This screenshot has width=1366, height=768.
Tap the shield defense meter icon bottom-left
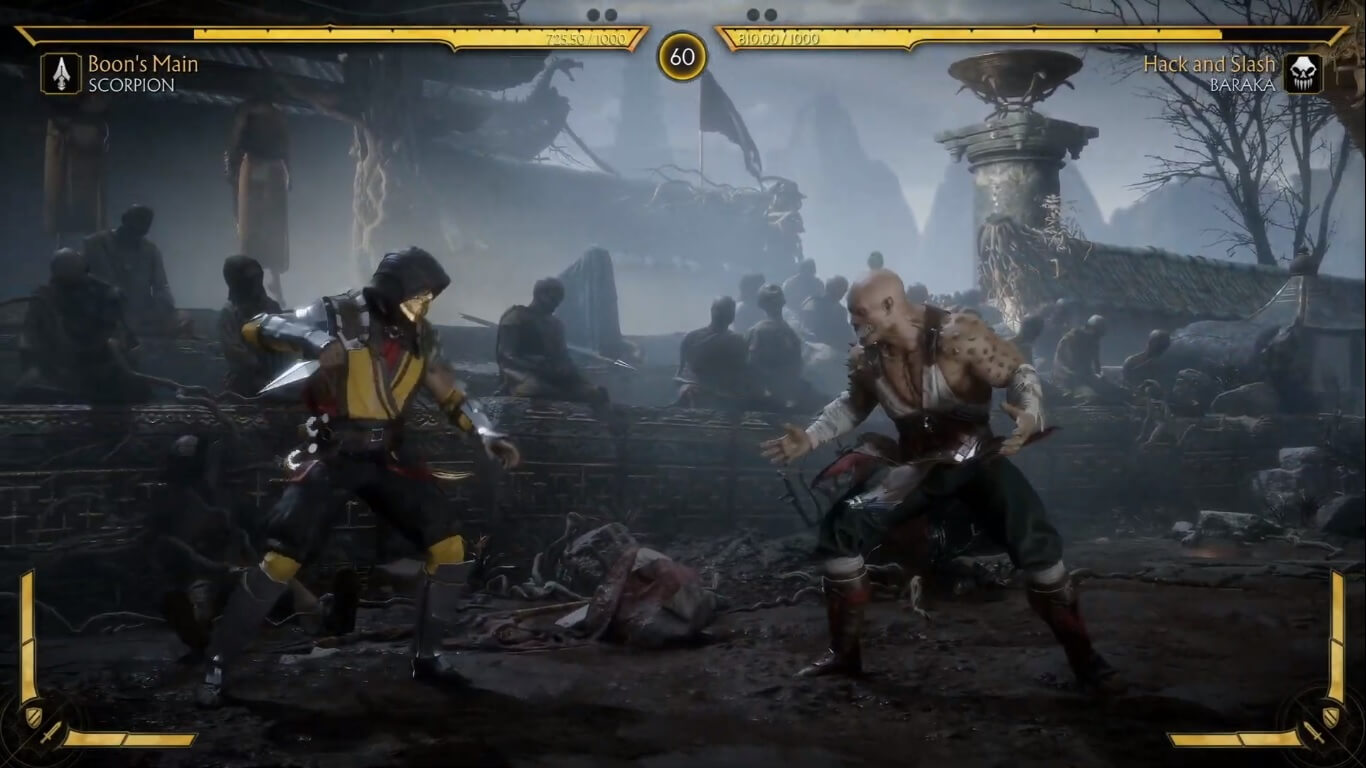coord(34,716)
